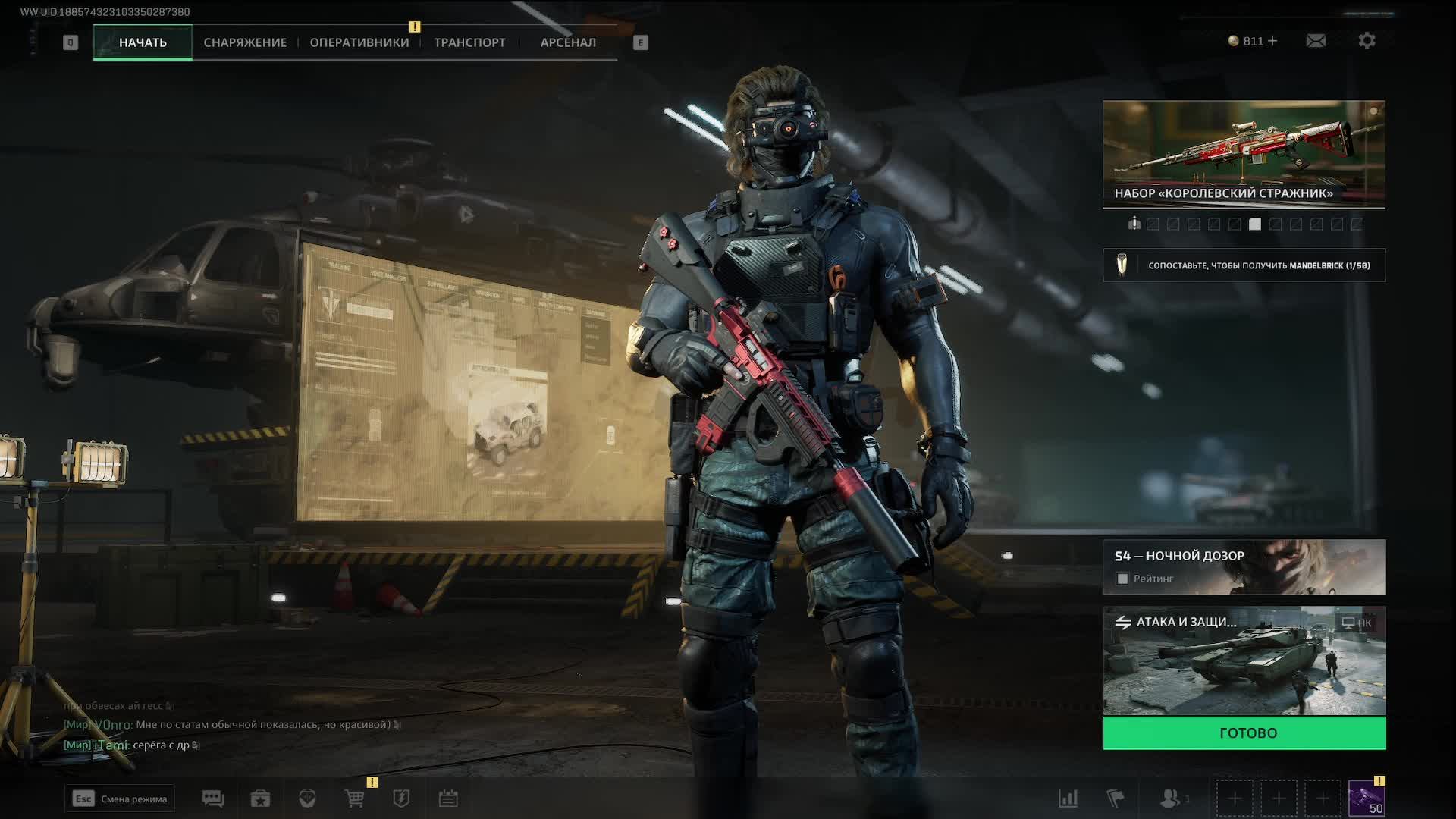Choose the Атака и защита mode tile
The height and width of the screenshot is (819, 1456).
coord(1244,661)
